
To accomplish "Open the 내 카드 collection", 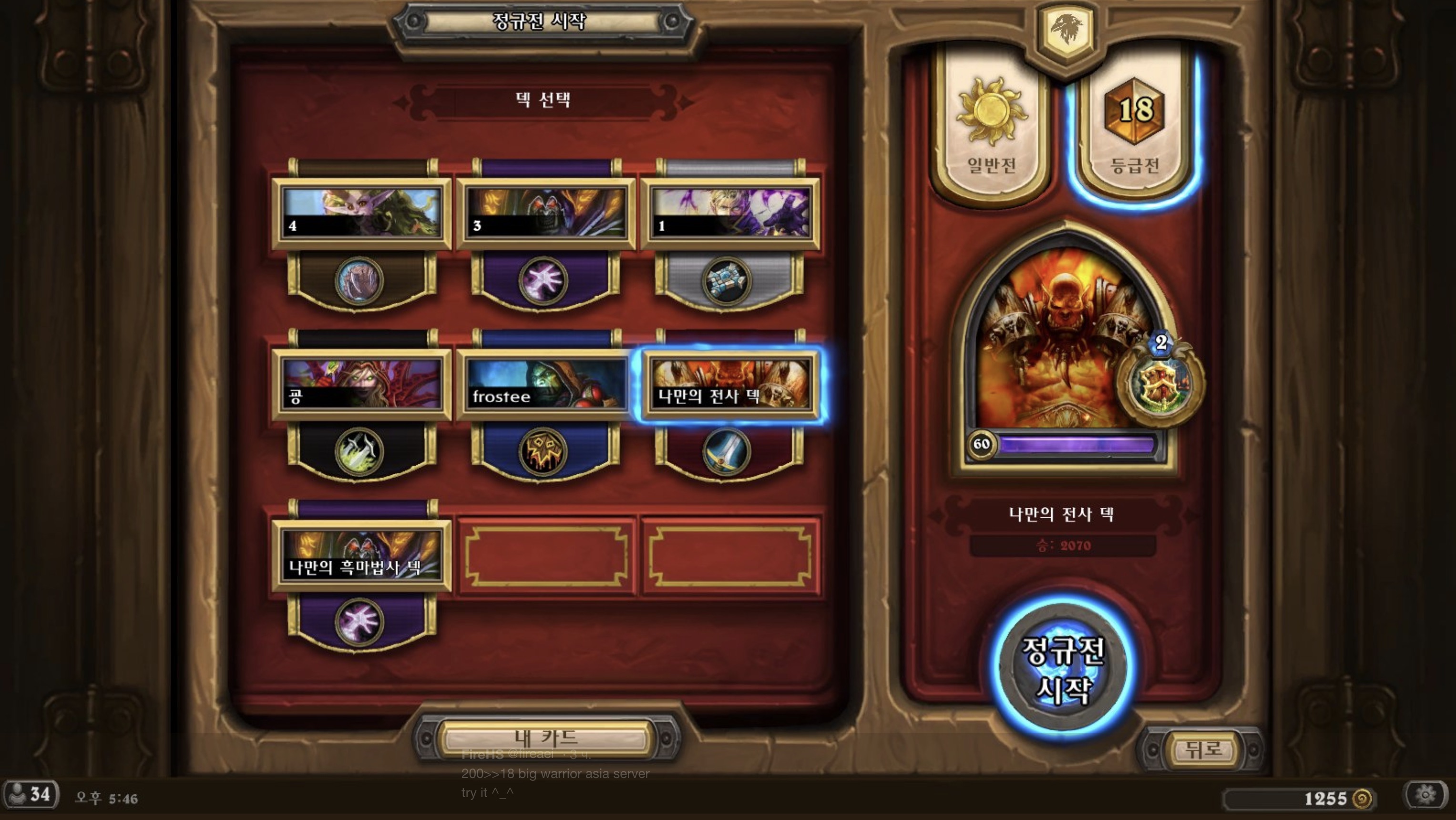I will [x=545, y=738].
